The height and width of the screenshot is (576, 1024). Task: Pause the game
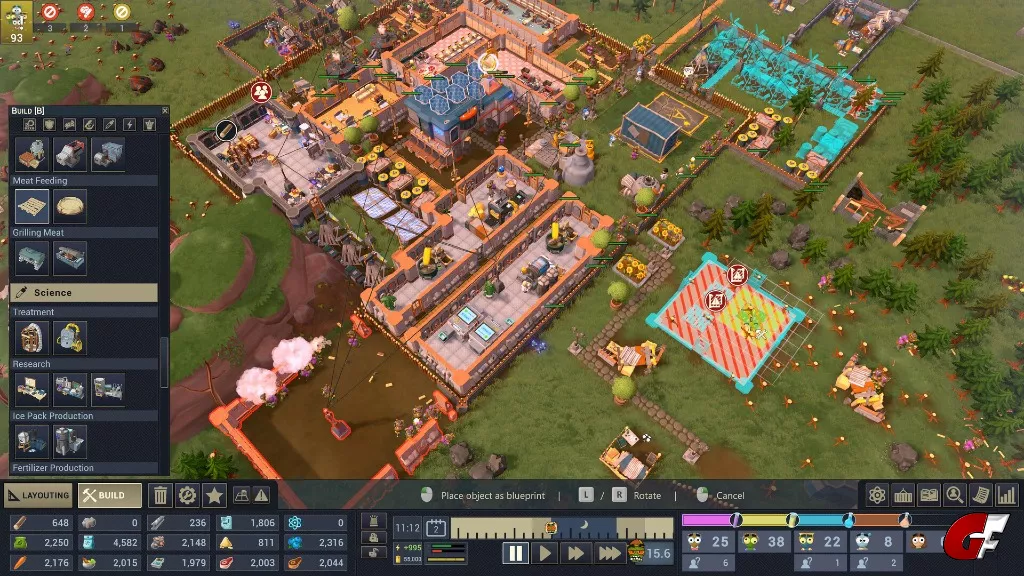[x=515, y=553]
